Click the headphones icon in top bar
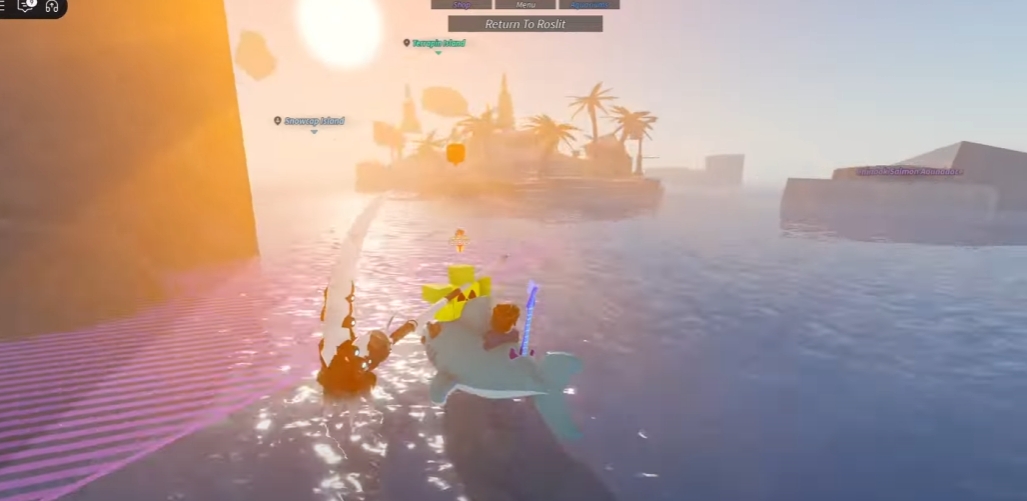Image resolution: width=1027 pixels, height=501 pixels. (x=52, y=6)
